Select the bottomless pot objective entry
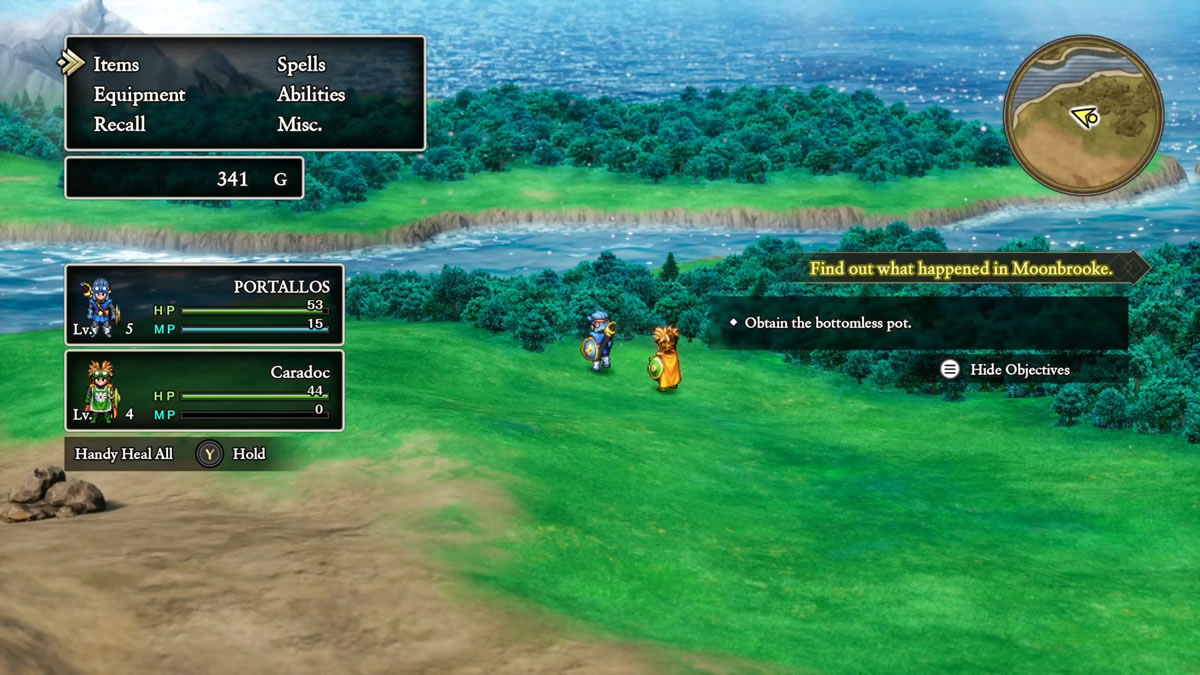 tap(828, 323)
